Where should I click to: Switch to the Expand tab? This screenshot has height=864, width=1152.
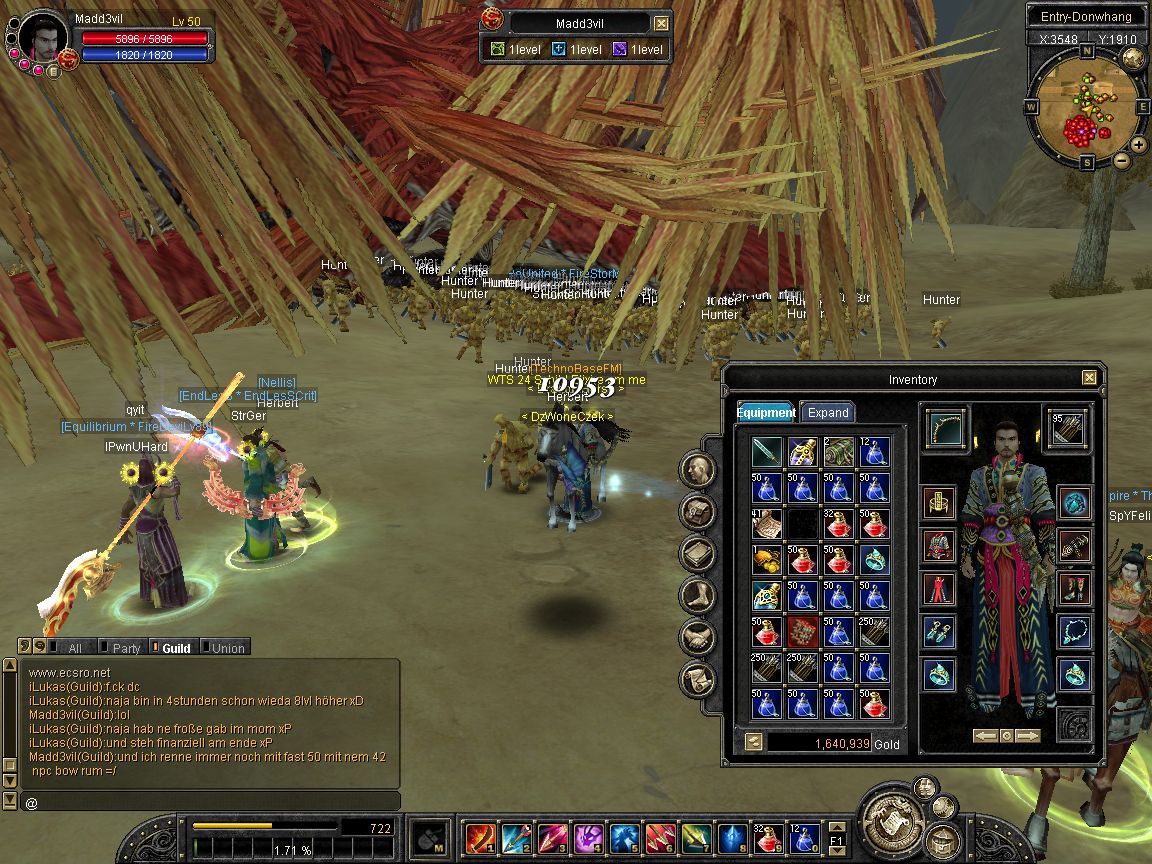[828, 412]
